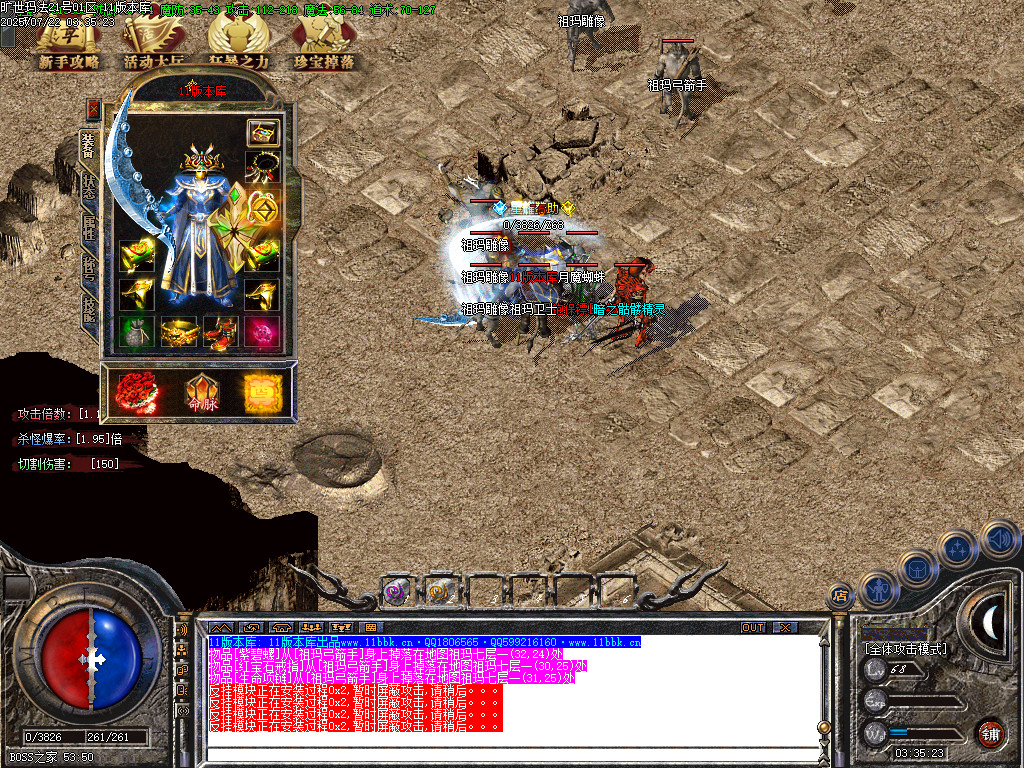Close the character equipment panel
This screenshot has width=1024, height=768.
coord(93,108)
